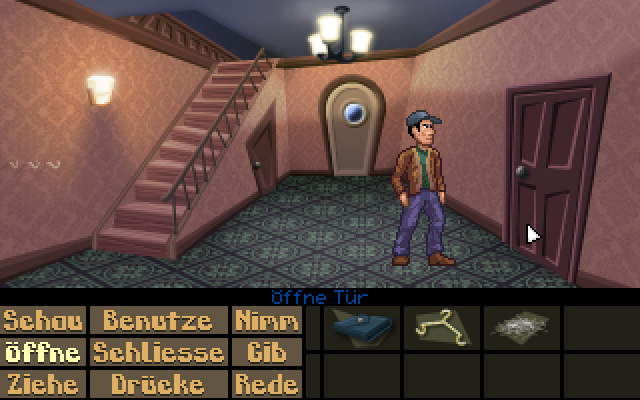This screenshot has height=400, width=640.
Task: Choose the Benutze verb
Action: [x=158, y=321]
